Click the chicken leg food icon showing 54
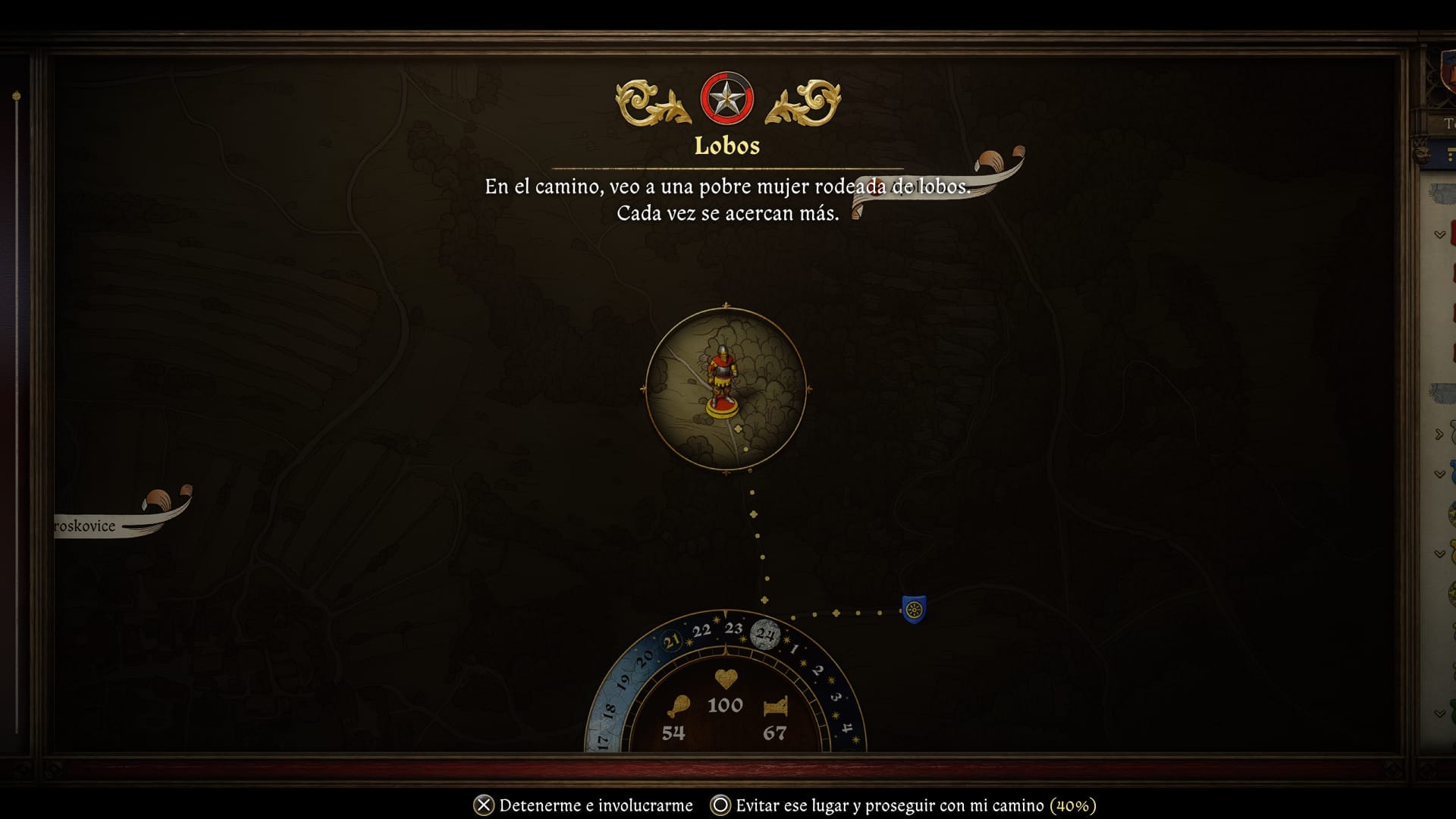Image resolution: width=1456 pixels, height=819 pixels. pyautogui.click(x=681, y=705)
